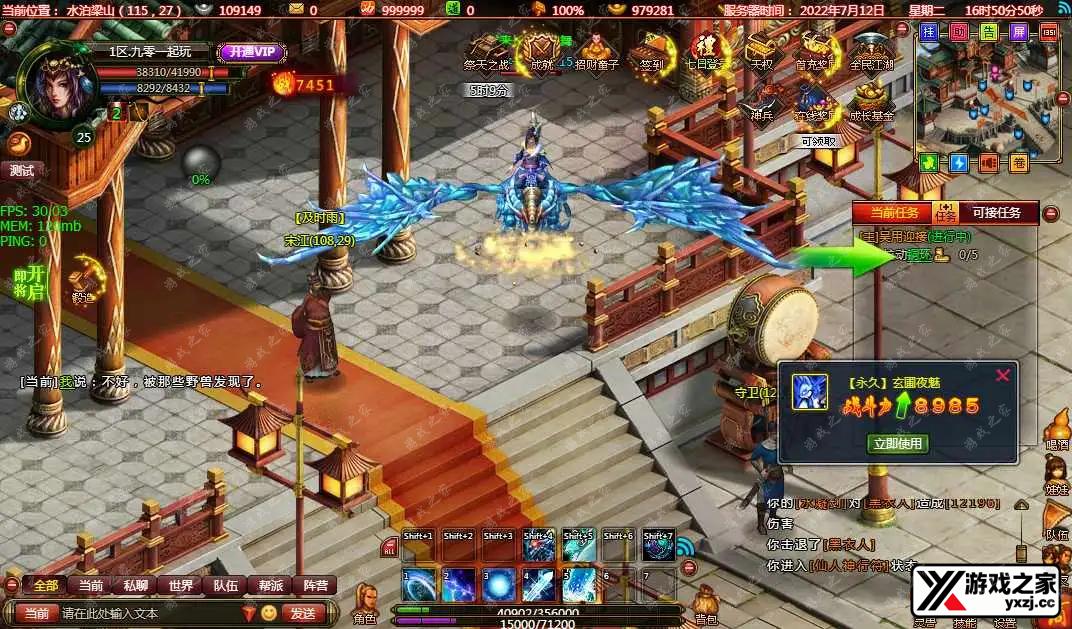Select the 当前任务 tab
Image resolution: width=1072 pixels, height=629 pixels.
point(893,212)
